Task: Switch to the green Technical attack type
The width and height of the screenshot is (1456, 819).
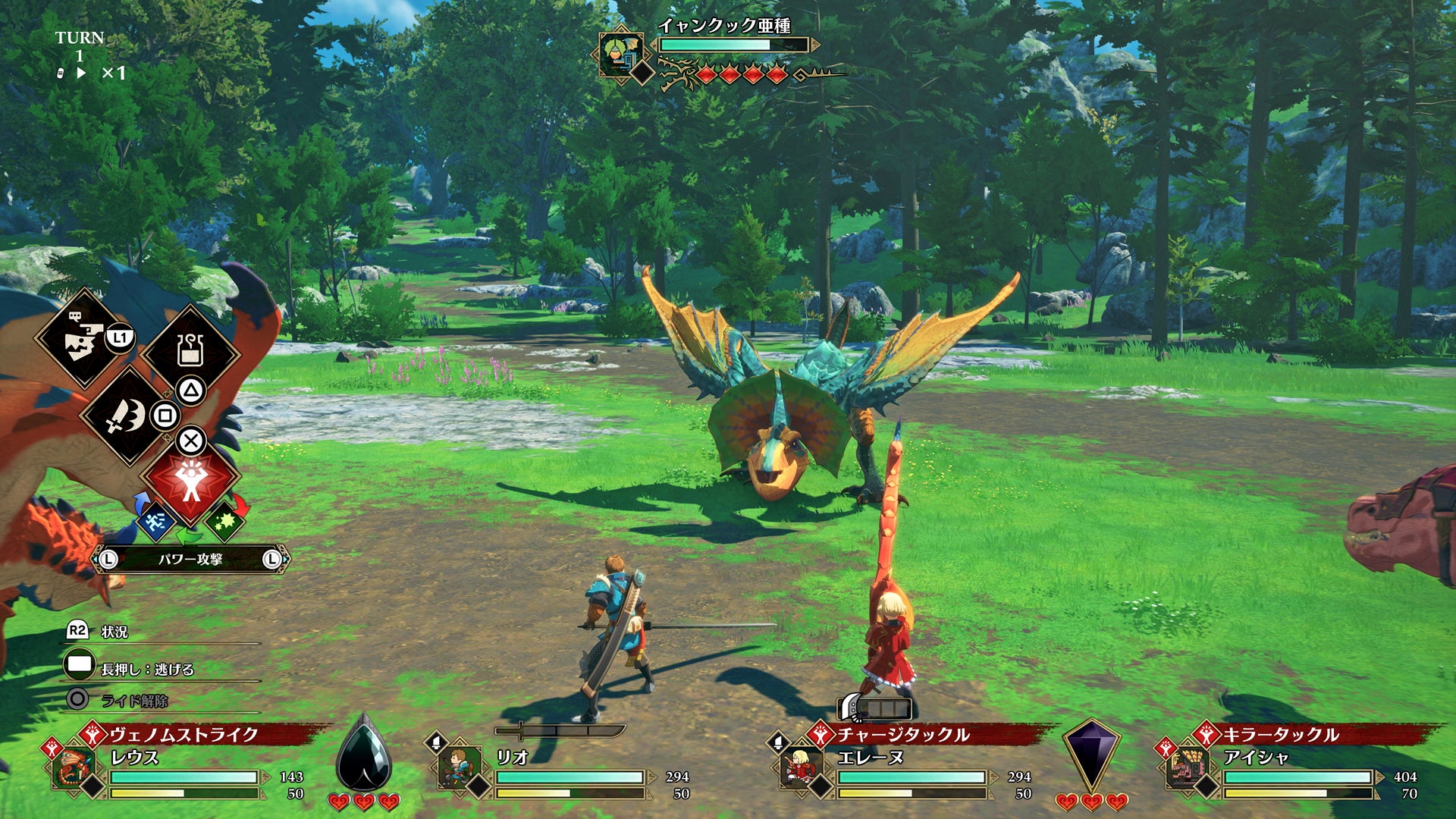Action: (224, 521)
